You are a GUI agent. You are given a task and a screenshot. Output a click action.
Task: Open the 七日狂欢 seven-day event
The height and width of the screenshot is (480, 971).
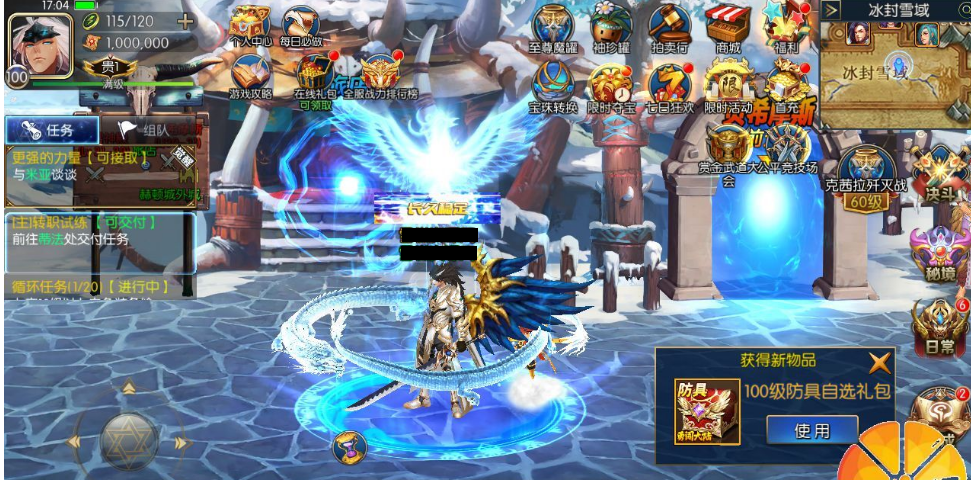click(x=669, y=84)
